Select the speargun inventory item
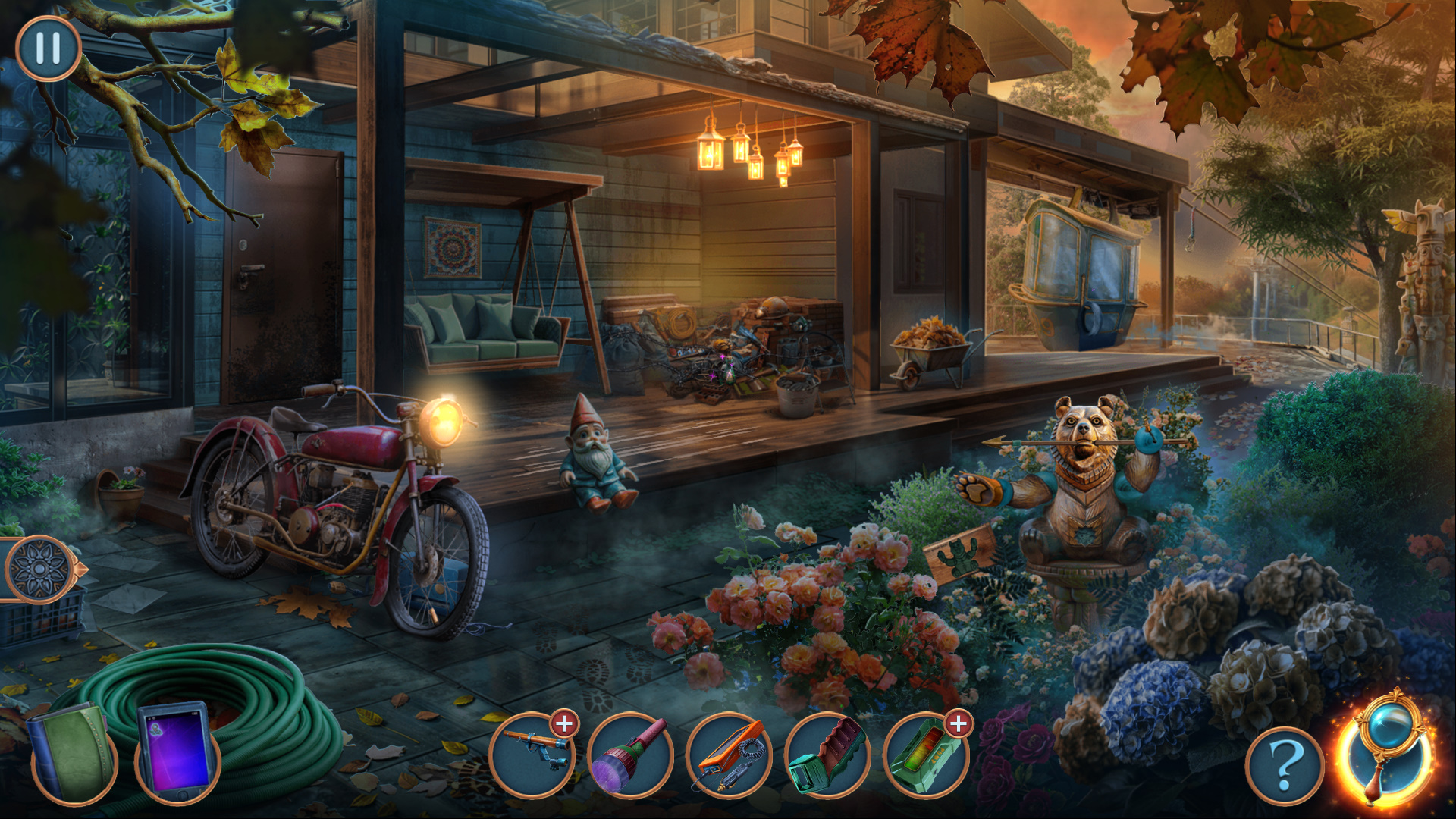The width and height of the screenshot is (1456, 819). click(532, 754)
